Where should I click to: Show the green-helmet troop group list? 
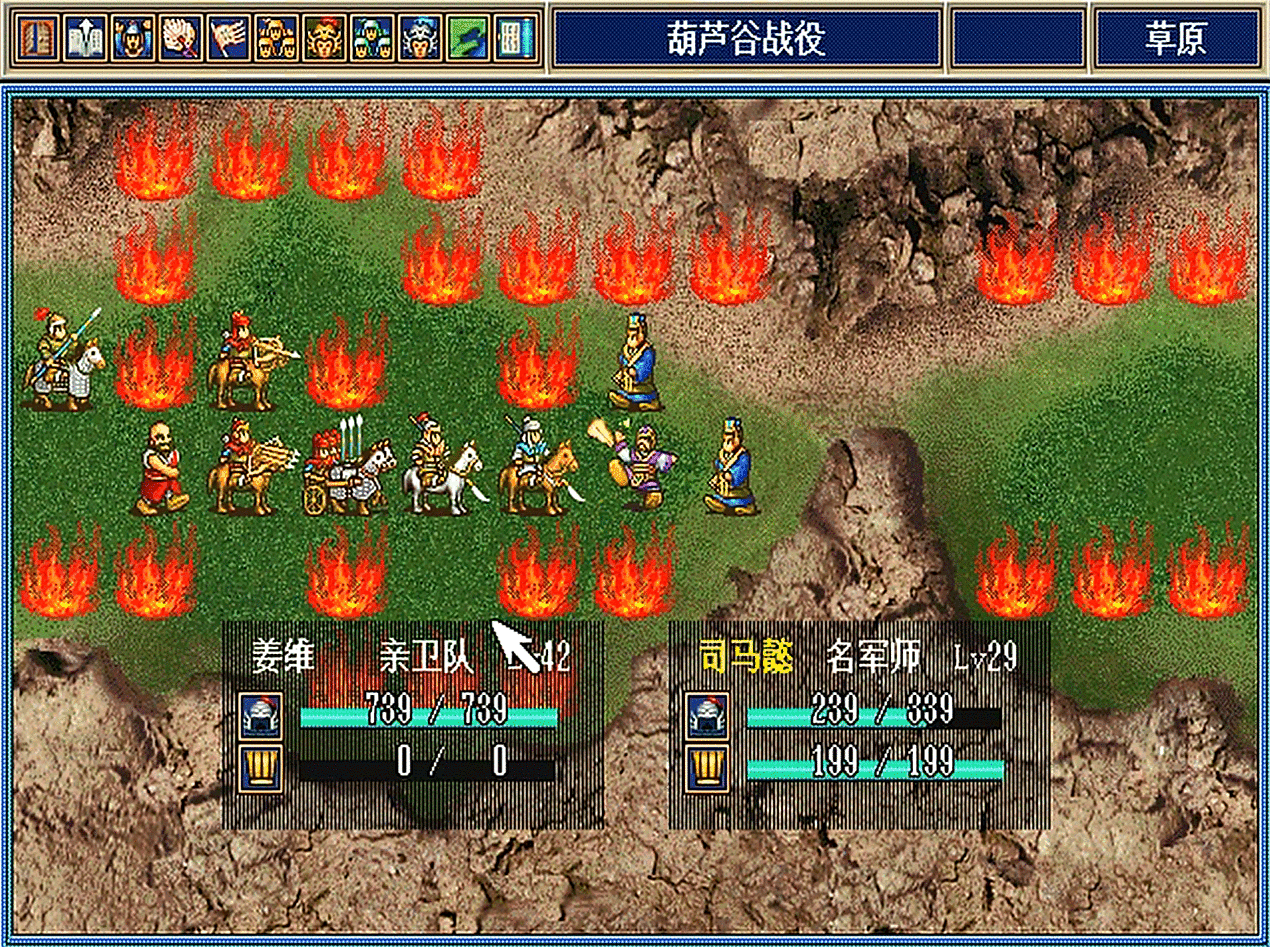(x=372, y=38)
